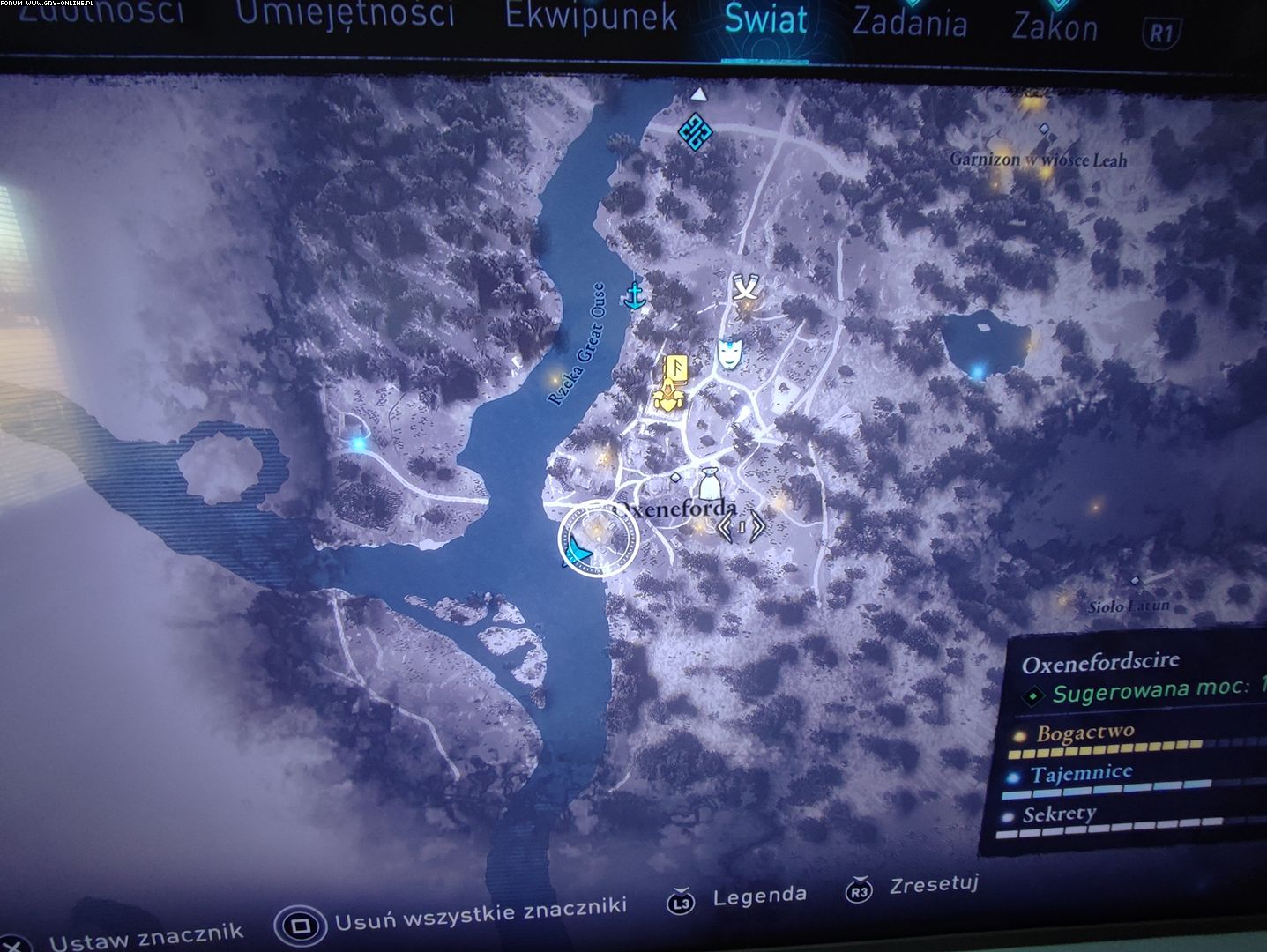This screenshot has width=1267, height=952.
Task: Select the teal knot marker on the map
Action: click(x=695, y=132)
